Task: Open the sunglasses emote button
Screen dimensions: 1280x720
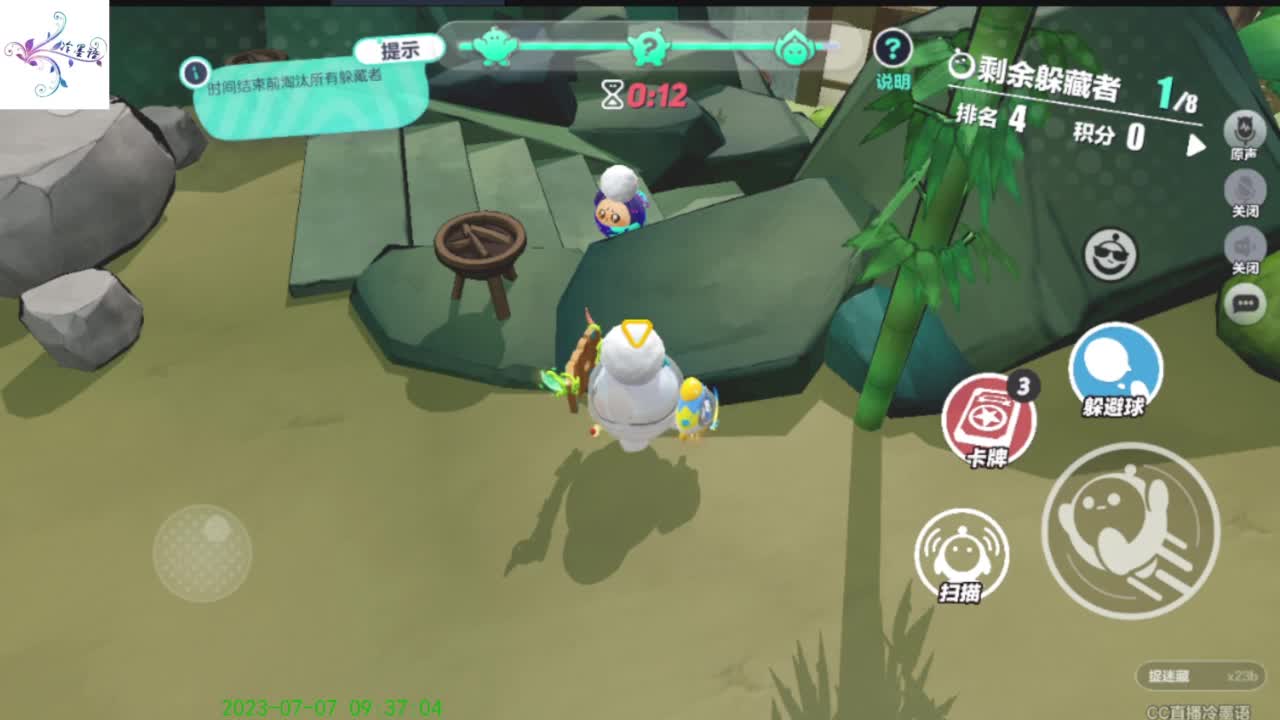Action: pos(1111,255)
